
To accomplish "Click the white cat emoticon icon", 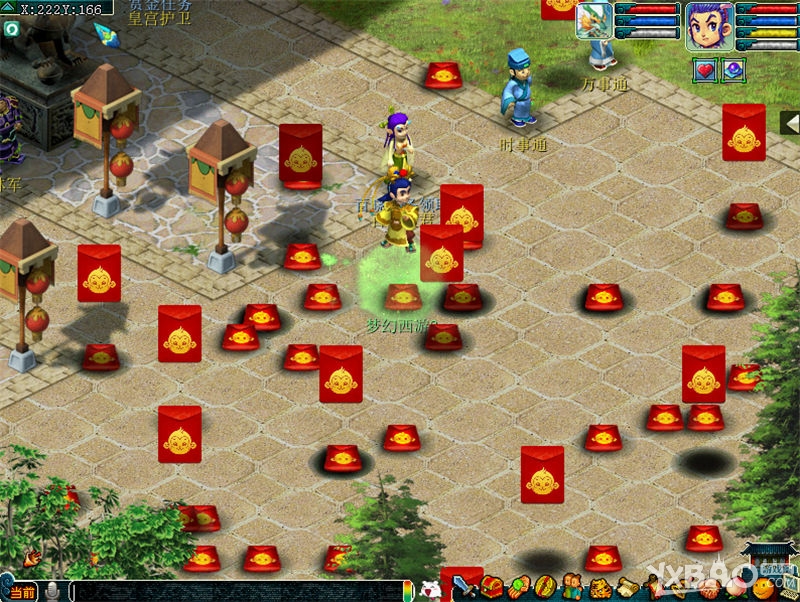I will (x=430, y=590).
